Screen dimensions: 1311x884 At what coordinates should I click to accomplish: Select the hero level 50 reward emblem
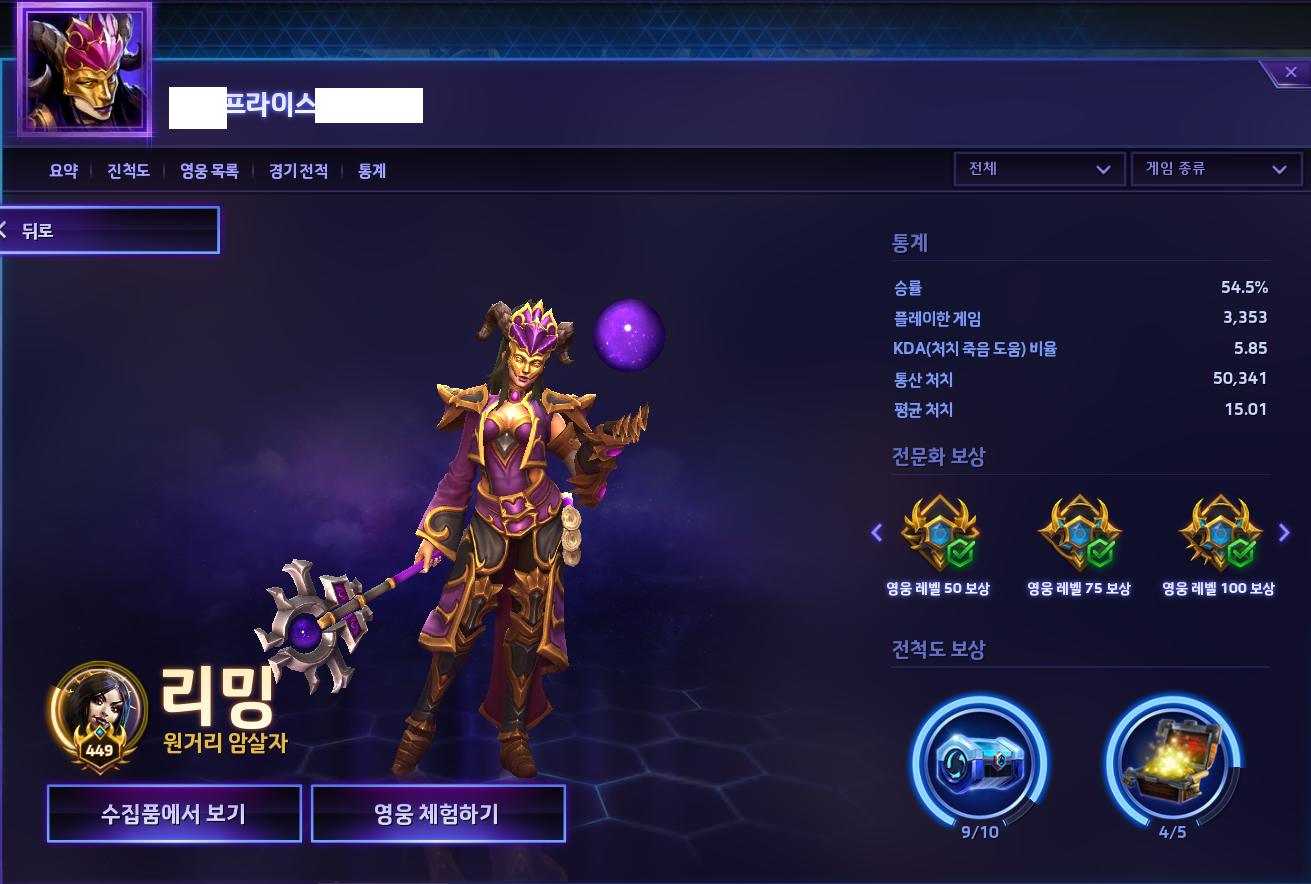tap(940, 533)
